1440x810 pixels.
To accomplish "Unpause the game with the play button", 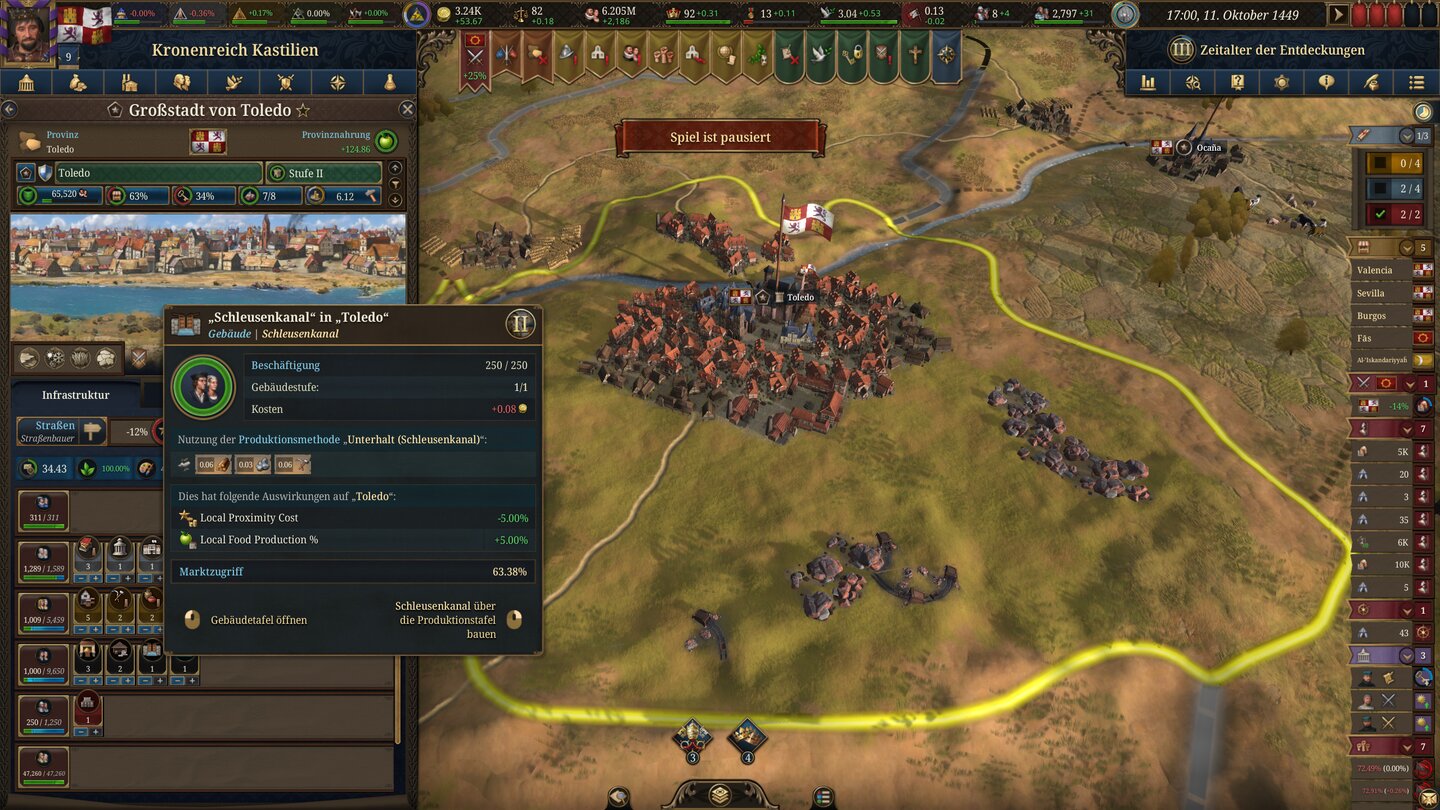I will (1338, 15).
